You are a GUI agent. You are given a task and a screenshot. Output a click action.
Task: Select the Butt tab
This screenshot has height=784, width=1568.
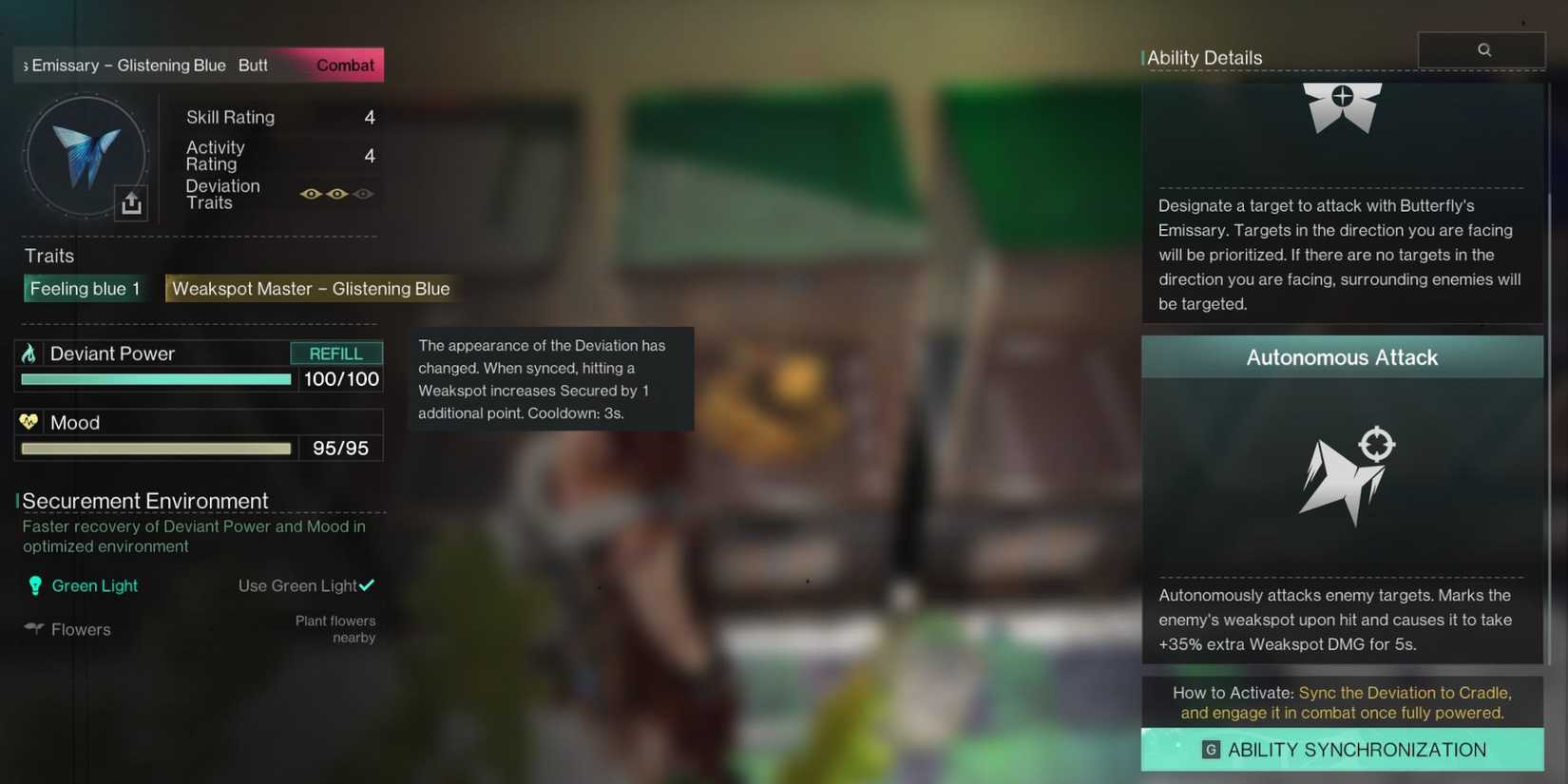click(252, 65)
